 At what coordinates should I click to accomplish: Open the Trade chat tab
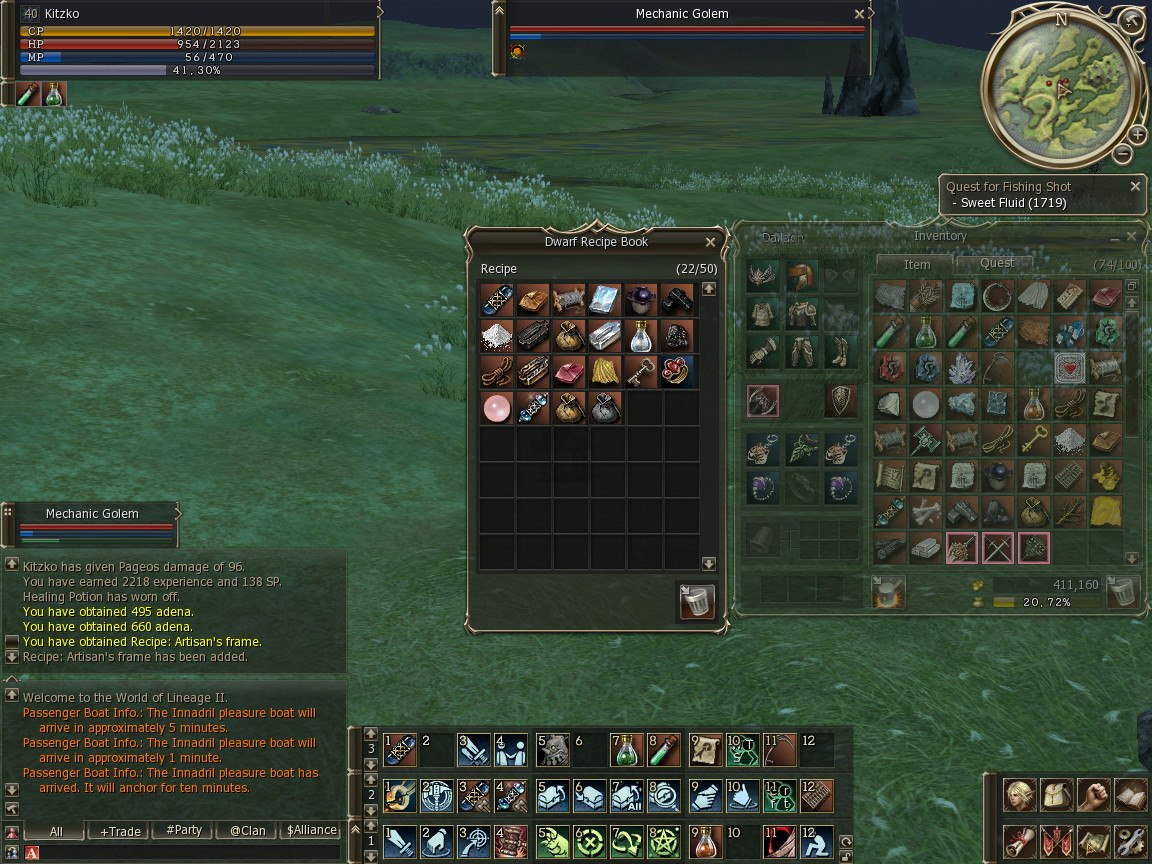click(x=120, y=831)
